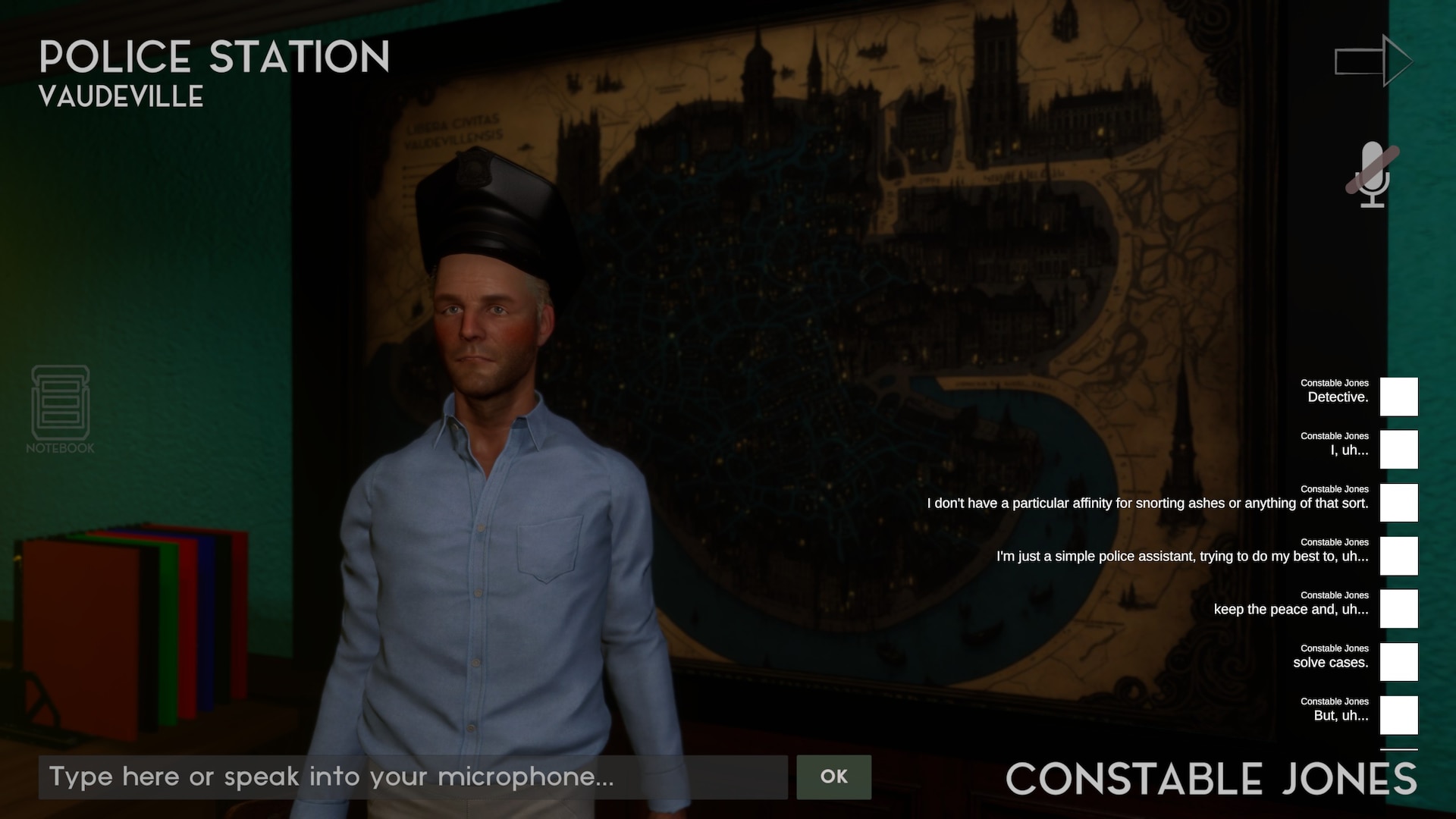Click the arrow icon to leave

point(1373,61)
